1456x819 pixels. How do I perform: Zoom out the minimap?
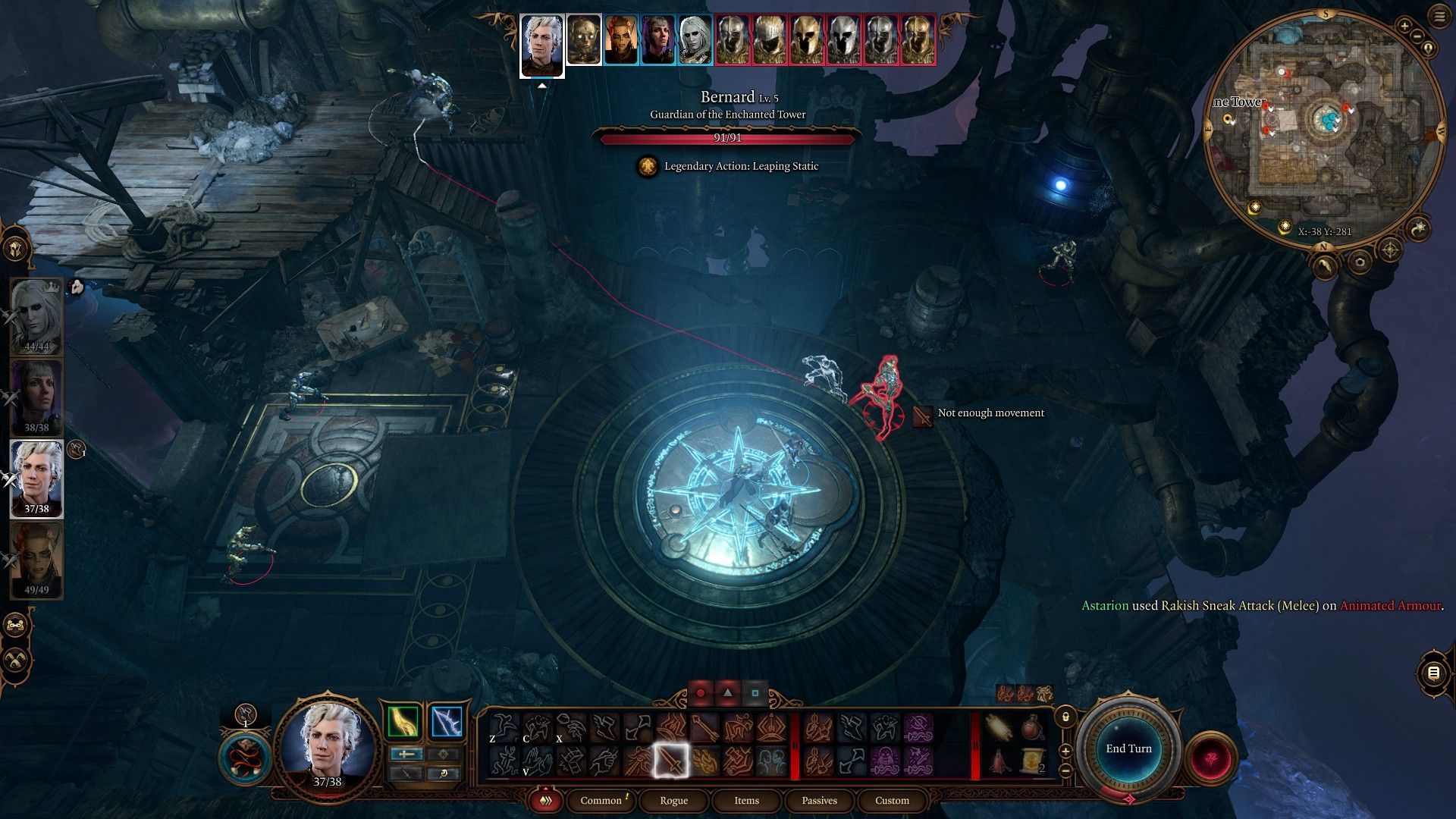click(x=1417, y=36)
